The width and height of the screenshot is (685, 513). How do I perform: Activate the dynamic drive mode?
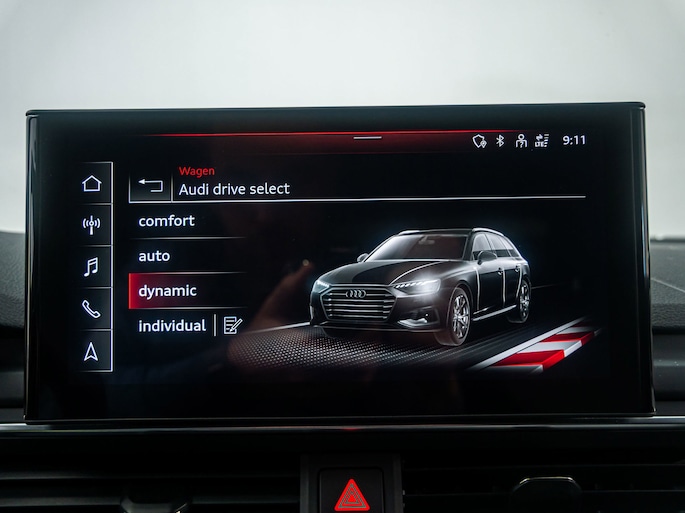[168, 291]
